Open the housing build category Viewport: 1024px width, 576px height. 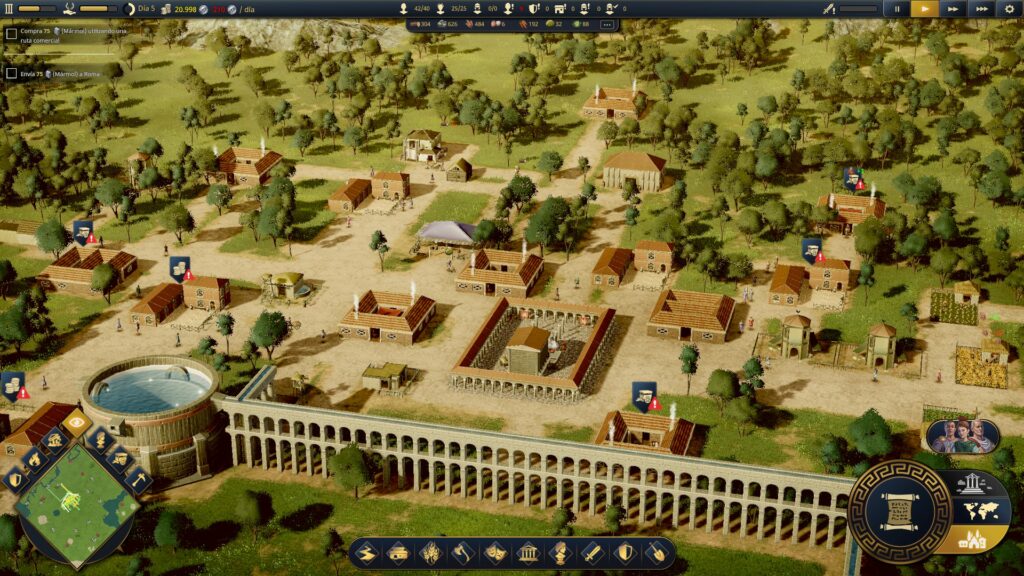tap(398, 552)
